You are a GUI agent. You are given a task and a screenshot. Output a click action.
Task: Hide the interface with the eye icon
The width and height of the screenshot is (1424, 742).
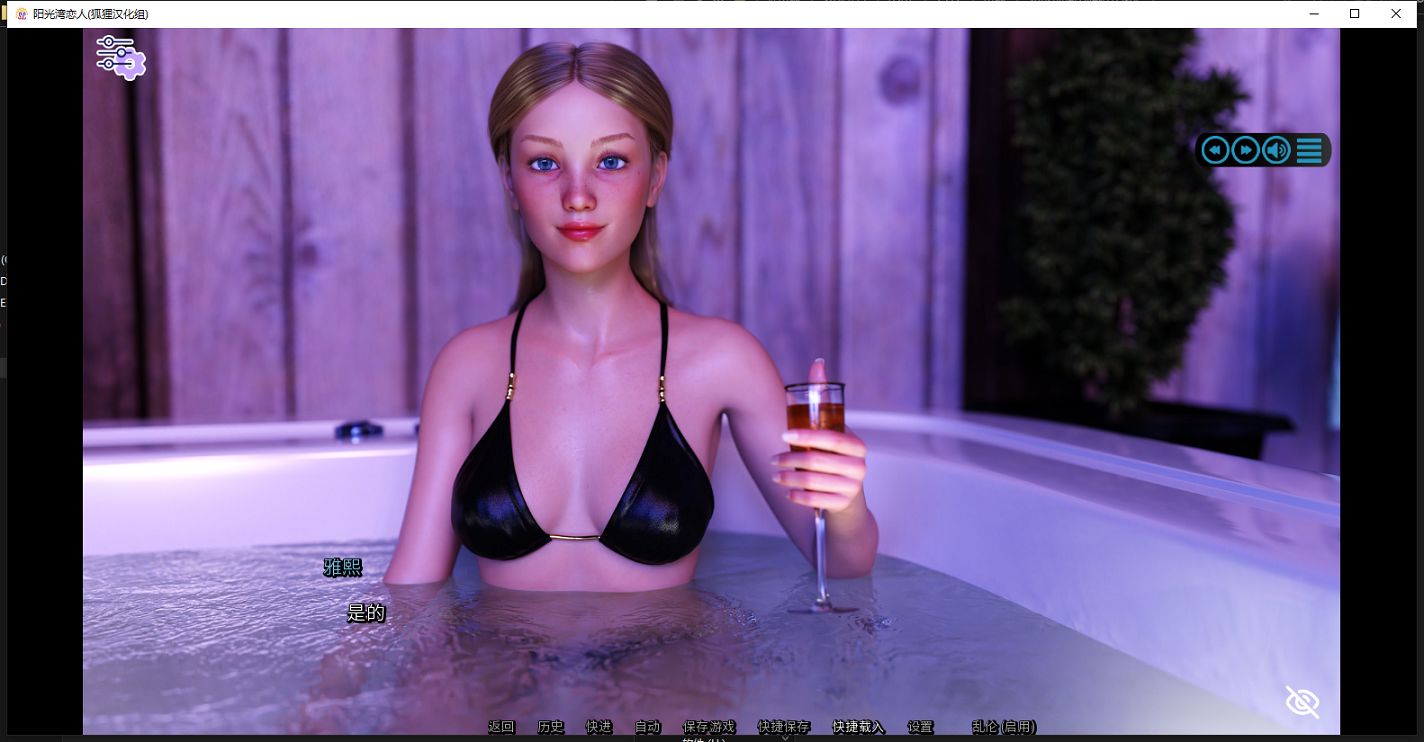coord(1302,701)
